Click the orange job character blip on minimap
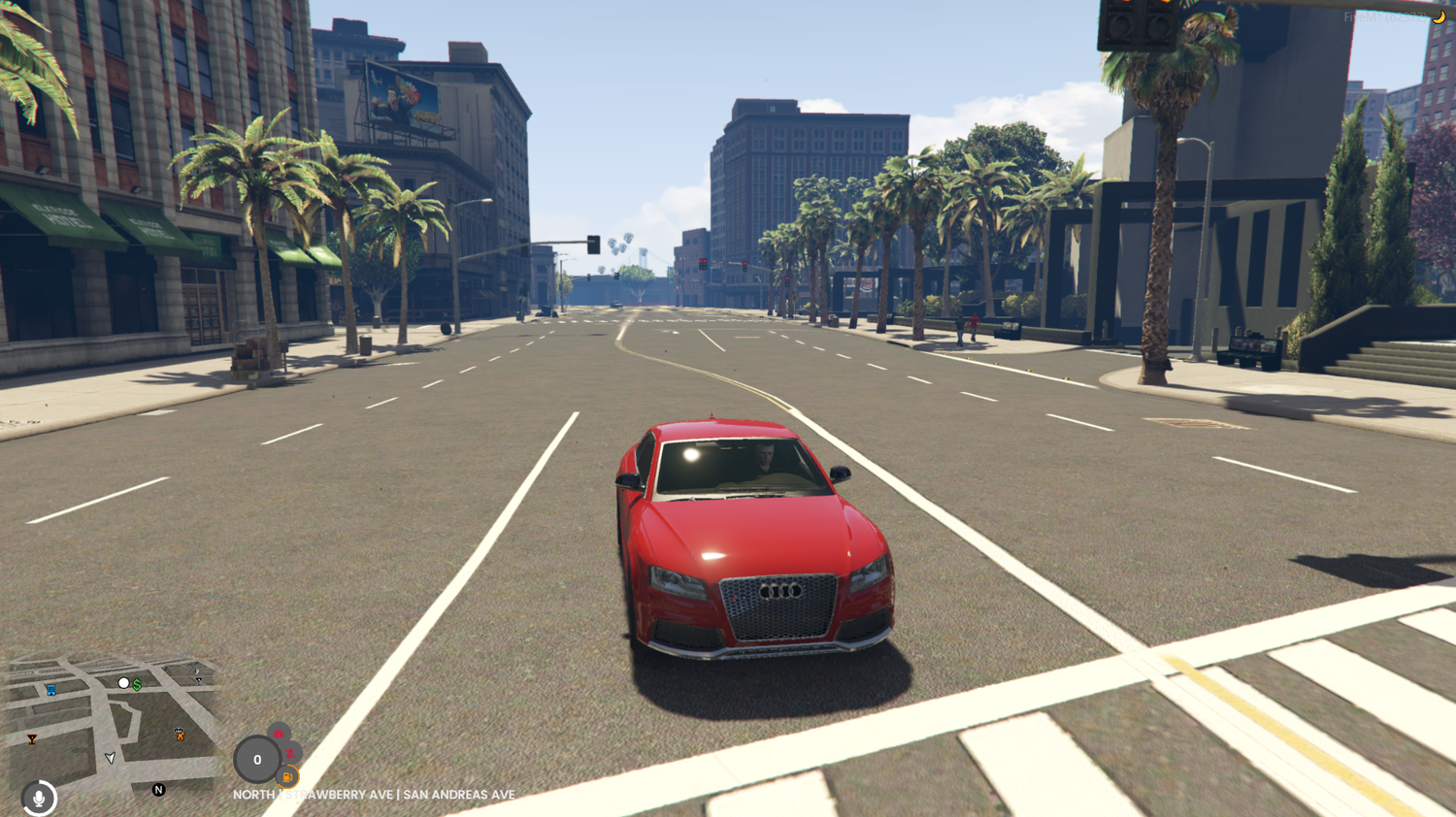This screenshot has height=817, width=1456. point(180,734)
